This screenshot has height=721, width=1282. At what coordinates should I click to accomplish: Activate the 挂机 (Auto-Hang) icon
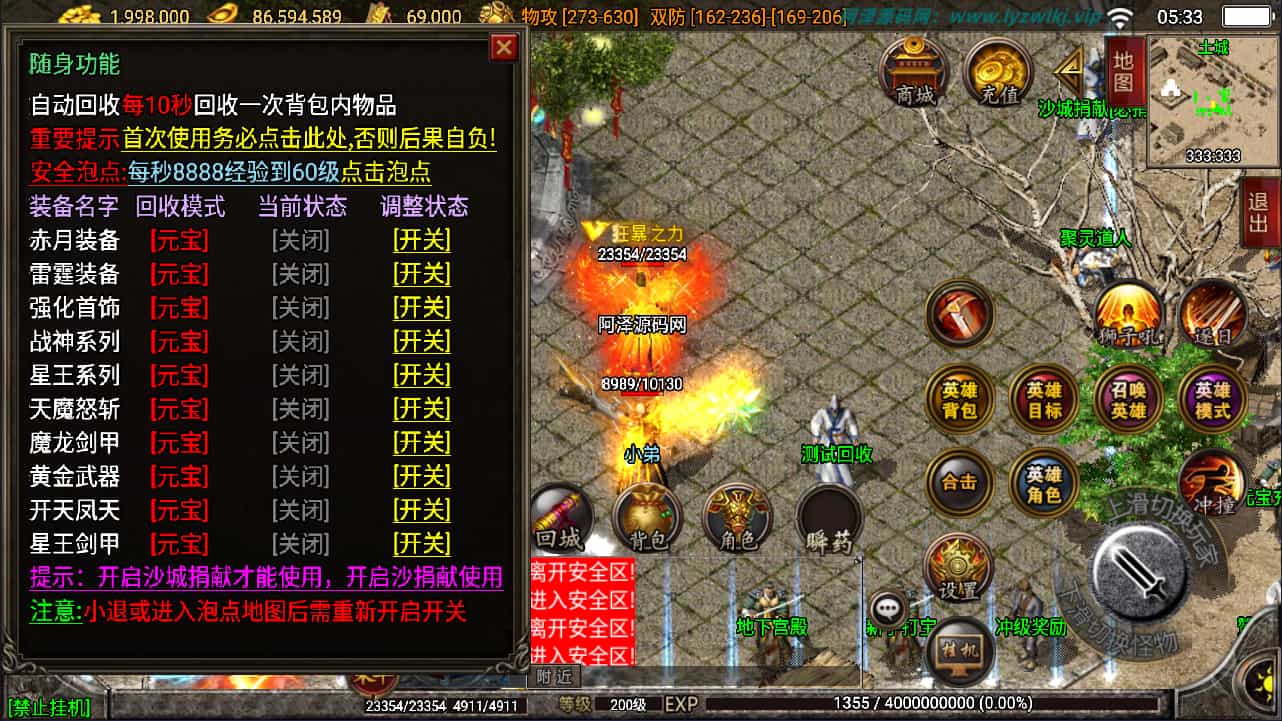pyautogui.click(x=960, y=648)
